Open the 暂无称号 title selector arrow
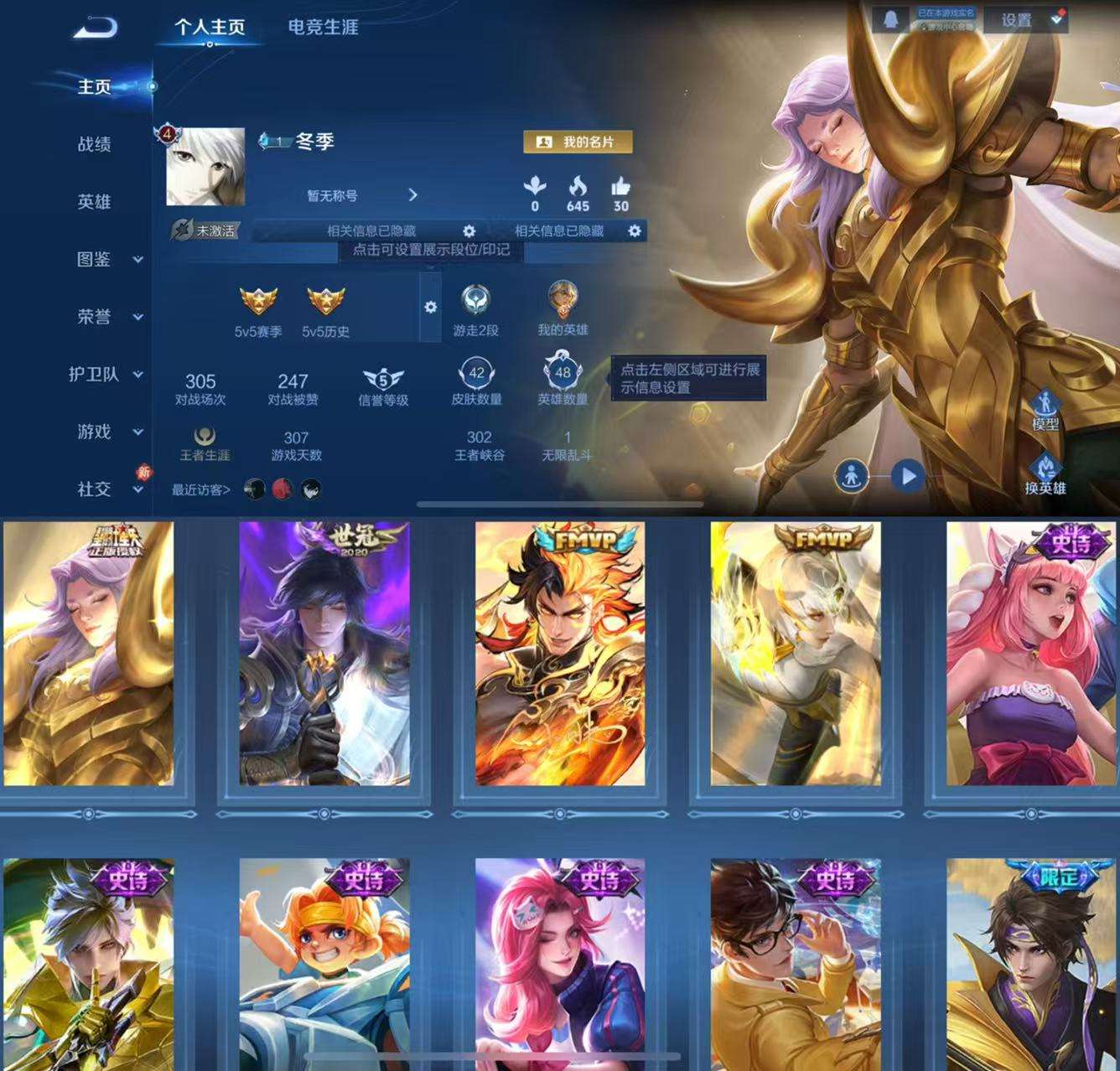This screenshot has height=1071, width=1120. point(413,194)
